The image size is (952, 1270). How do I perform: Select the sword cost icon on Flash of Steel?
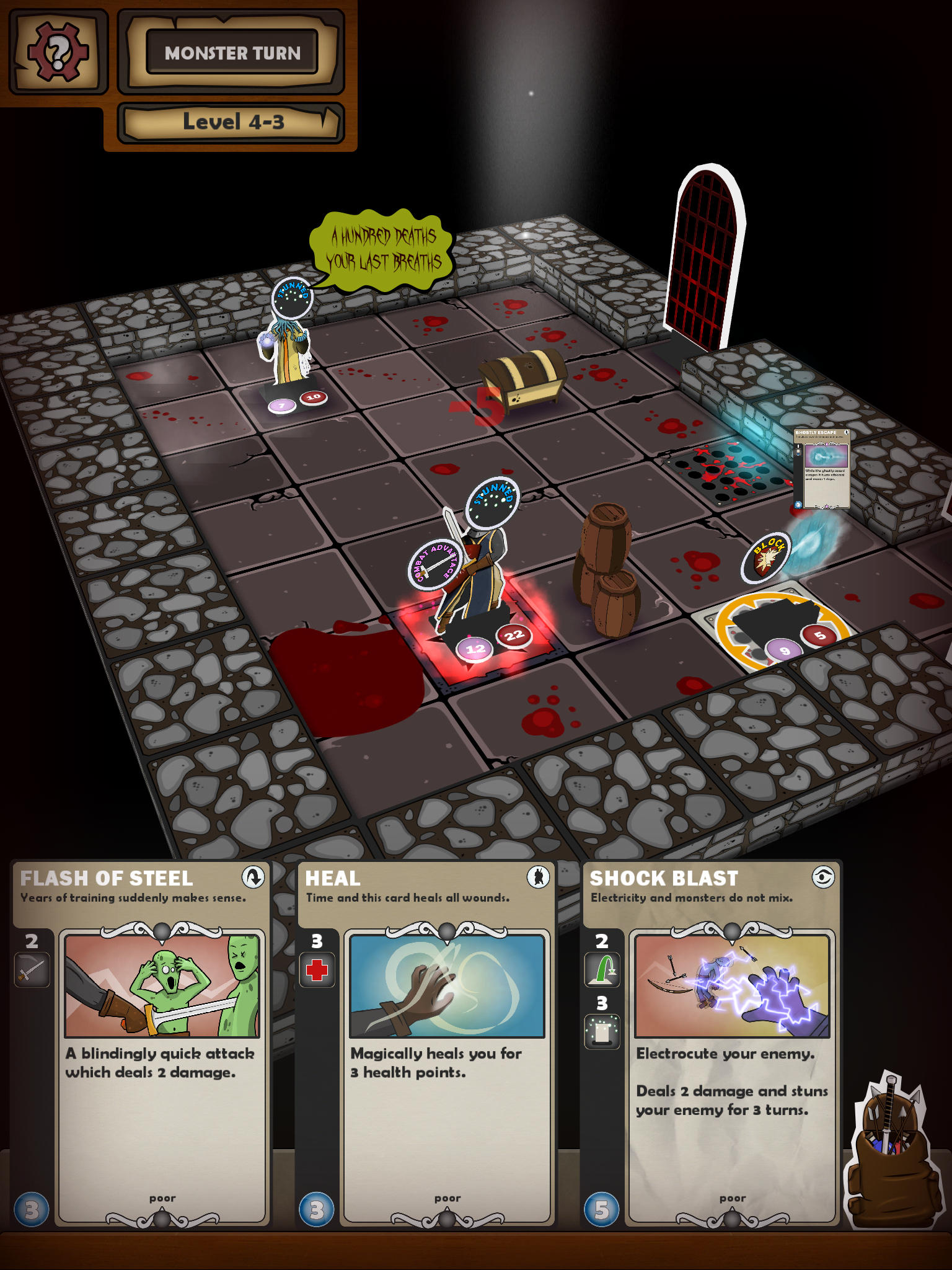point(31,972)
